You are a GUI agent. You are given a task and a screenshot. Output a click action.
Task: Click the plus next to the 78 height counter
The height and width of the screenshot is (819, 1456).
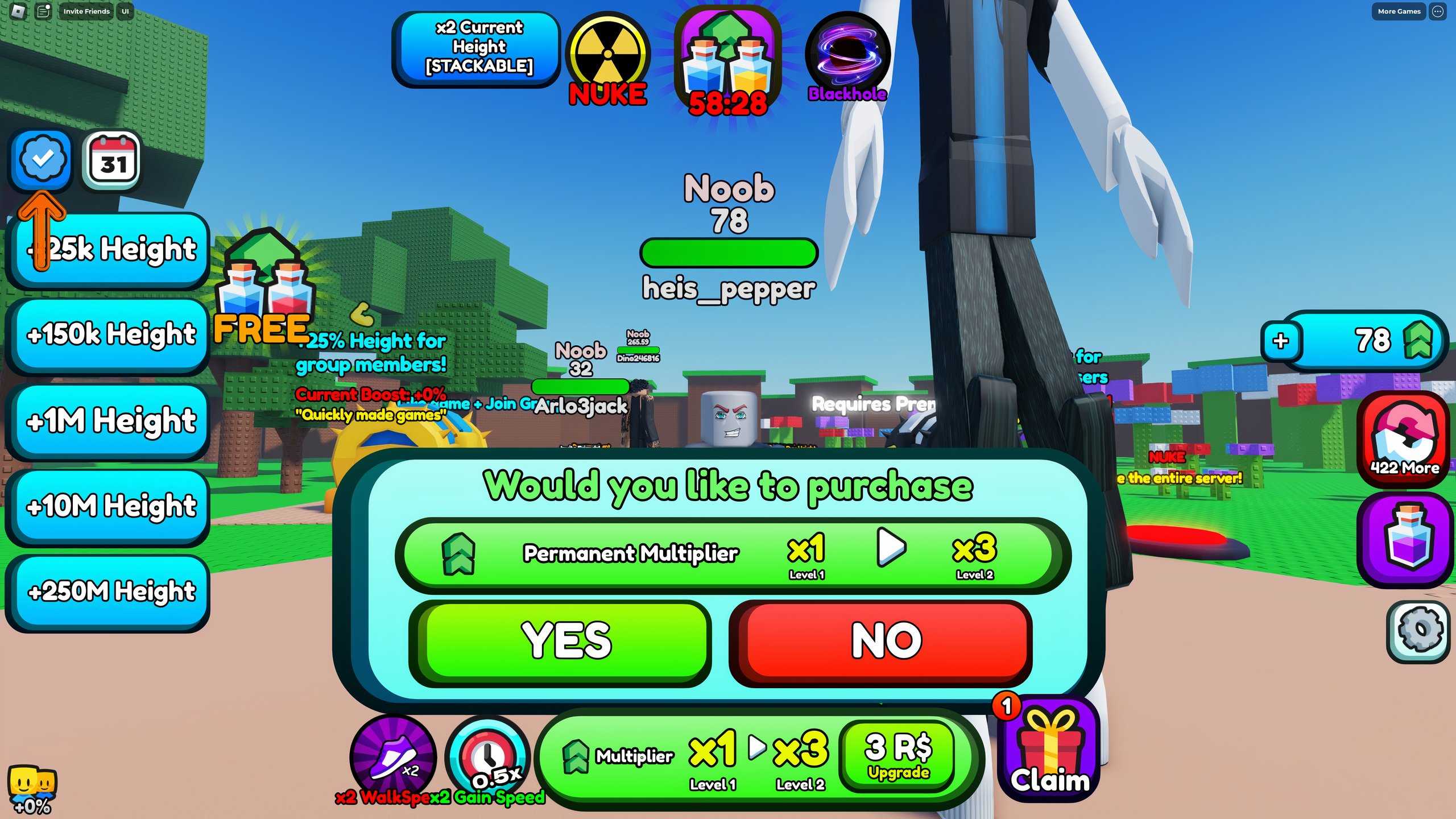(x=1281, y=341)
